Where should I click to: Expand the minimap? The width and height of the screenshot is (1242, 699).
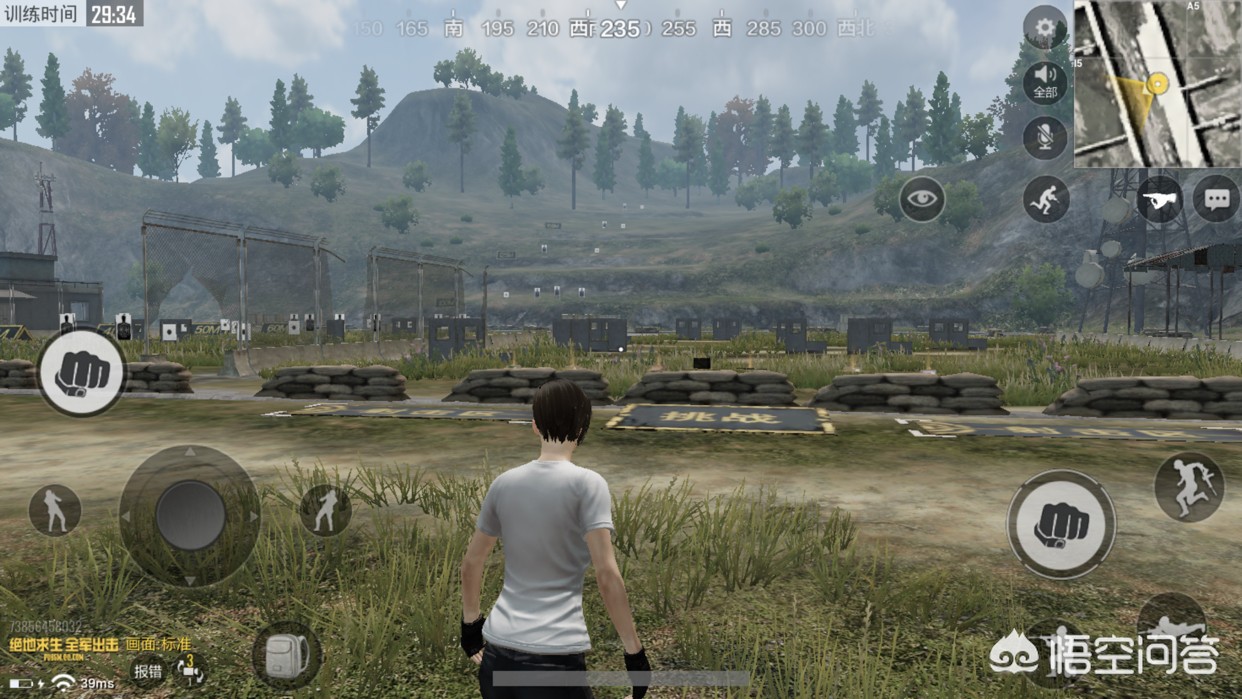(x=1157, y=84)
